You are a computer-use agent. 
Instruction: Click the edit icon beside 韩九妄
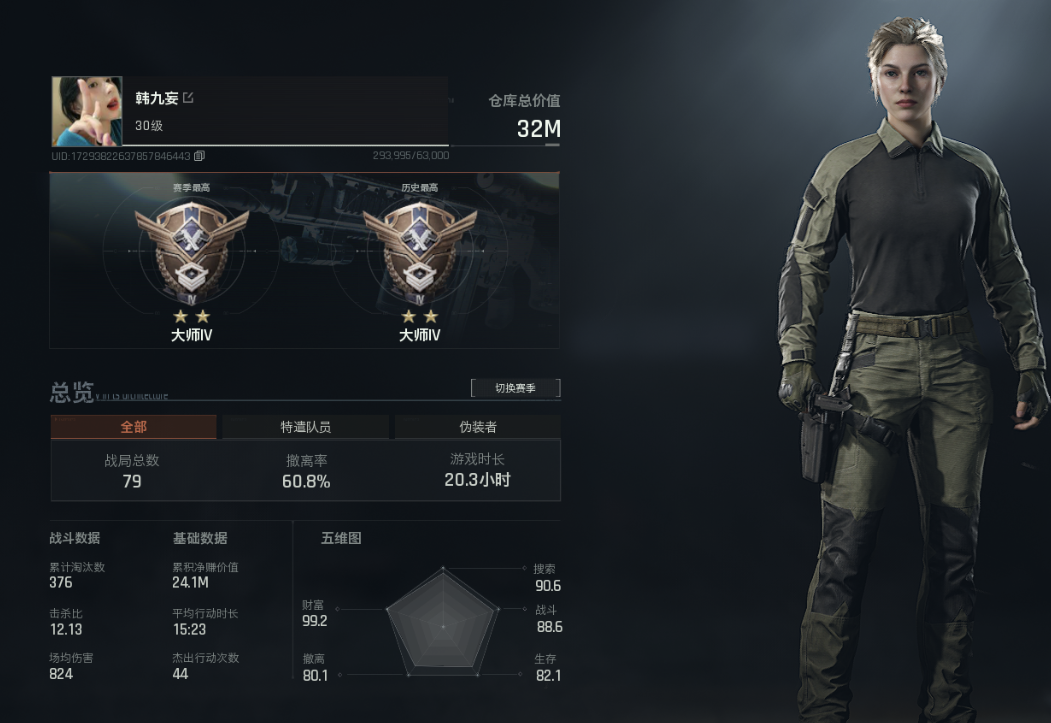[x=188, y=98]
